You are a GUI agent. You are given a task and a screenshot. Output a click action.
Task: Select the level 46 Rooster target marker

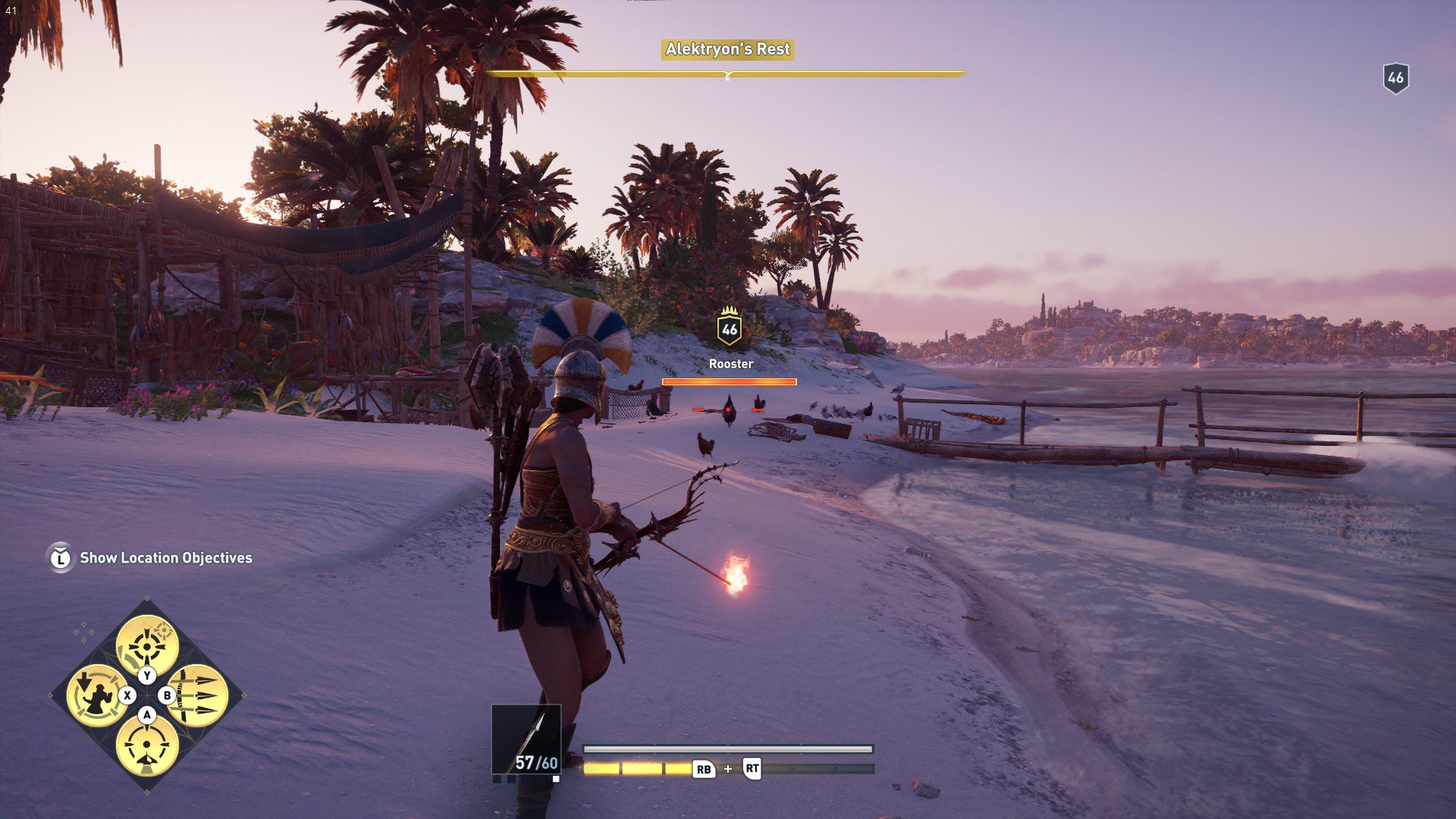730,328
